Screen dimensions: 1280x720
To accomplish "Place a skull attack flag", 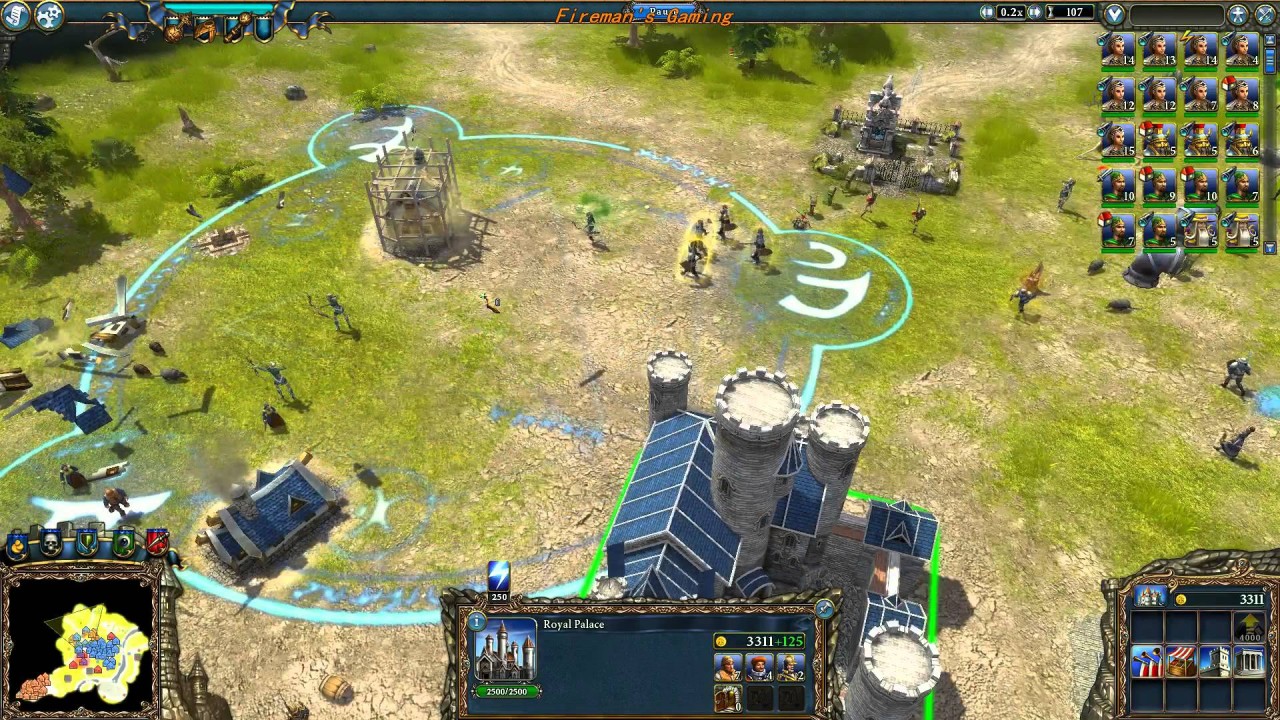I will pos(51,543).
